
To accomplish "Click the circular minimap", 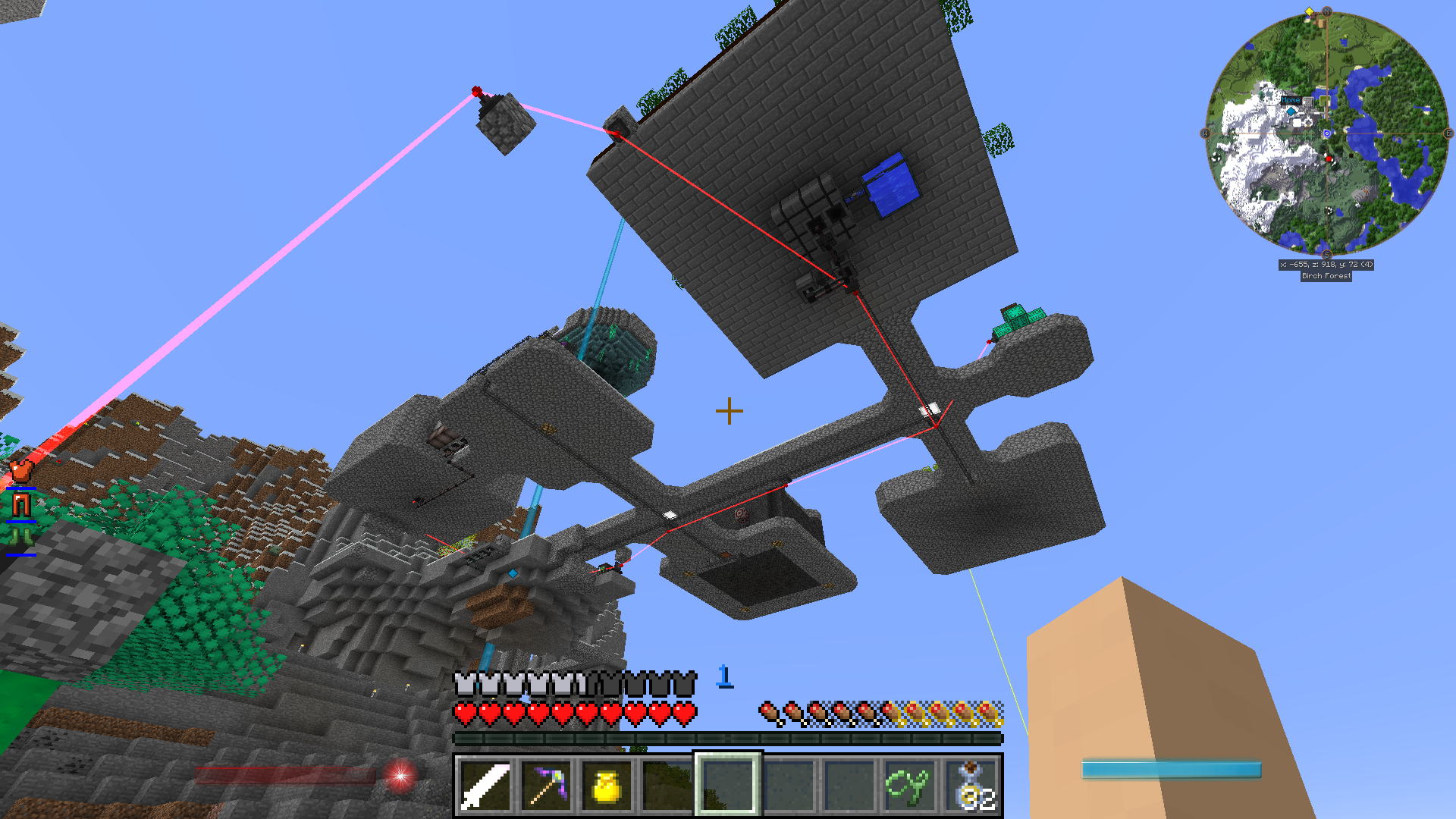I will point(1326,133).
